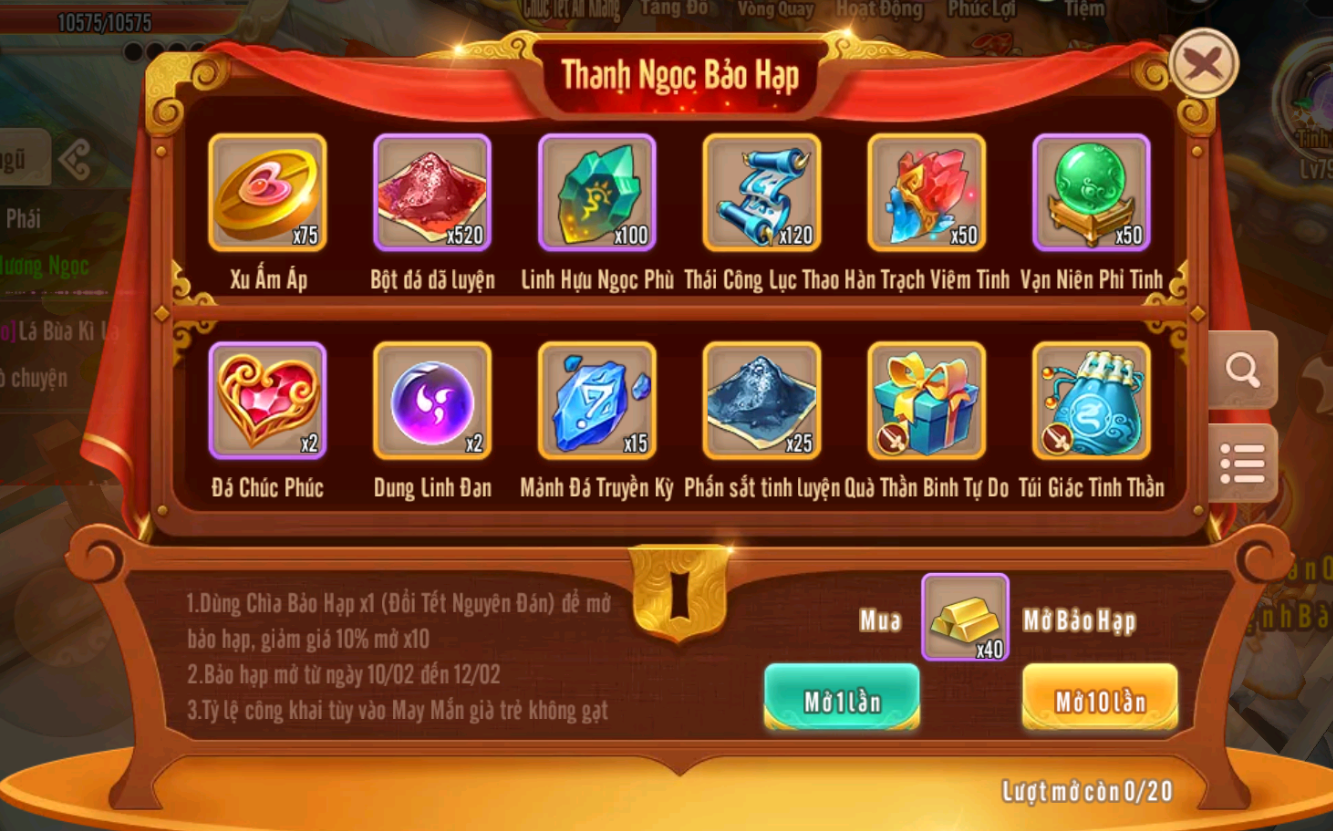Select the Đá Chúc Phúc heart gem
The height and width of the screenshot is (831, 1333).
pos(267,400)
